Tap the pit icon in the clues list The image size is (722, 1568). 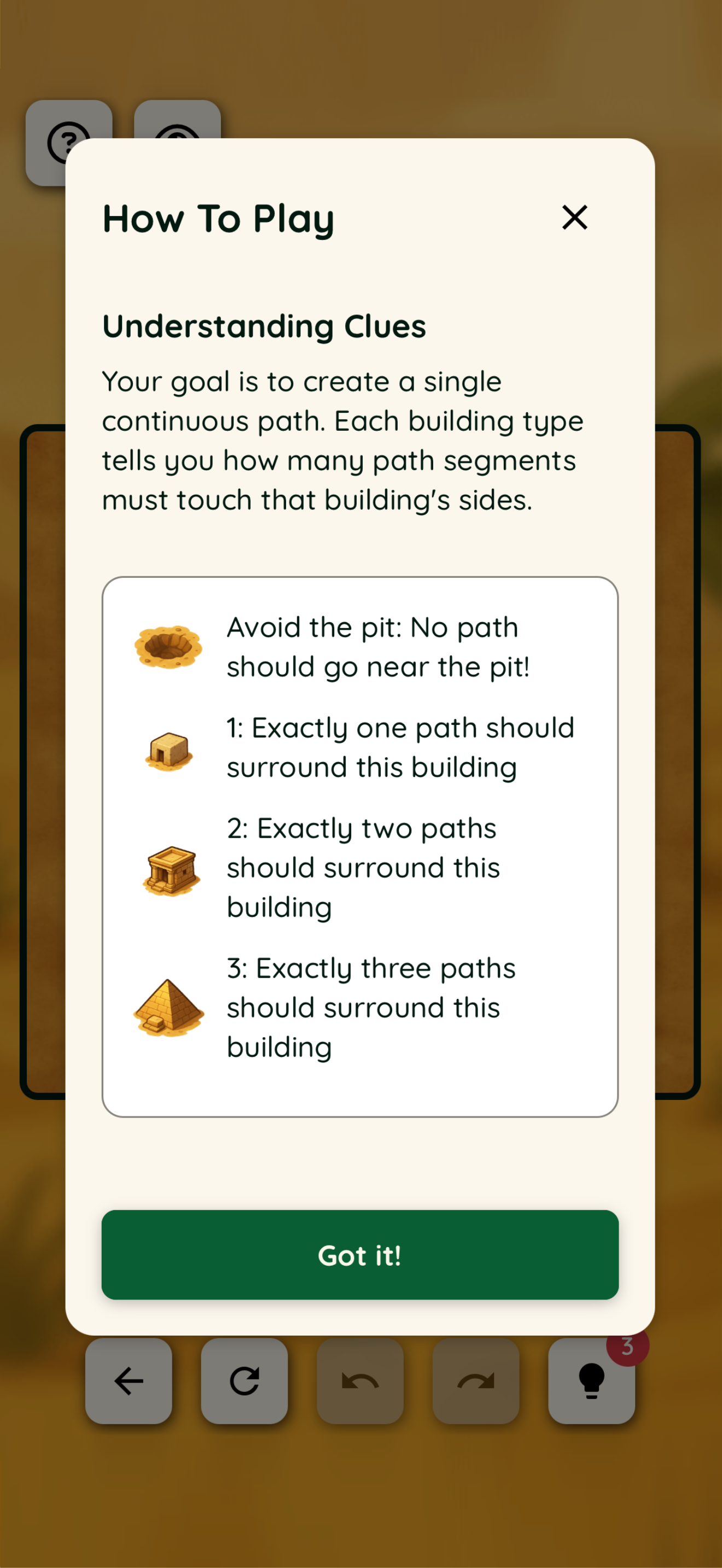click(169, 646)
